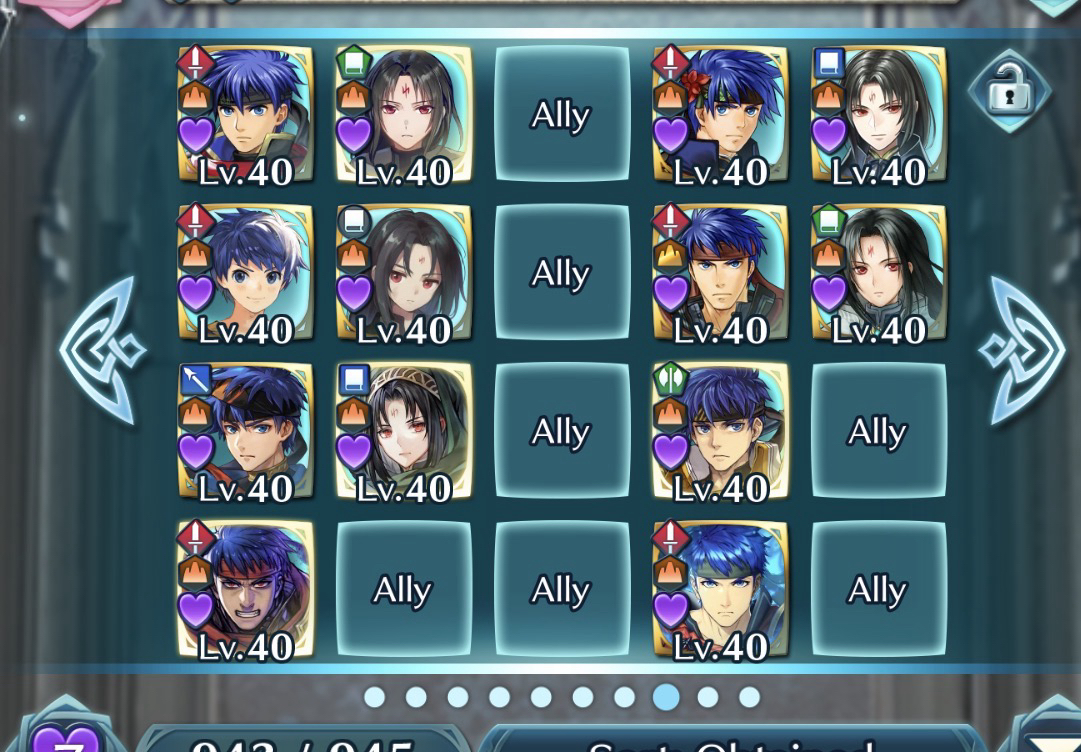Choose young Ike with half-white hair
The image size is (1081, 752).
245,273
